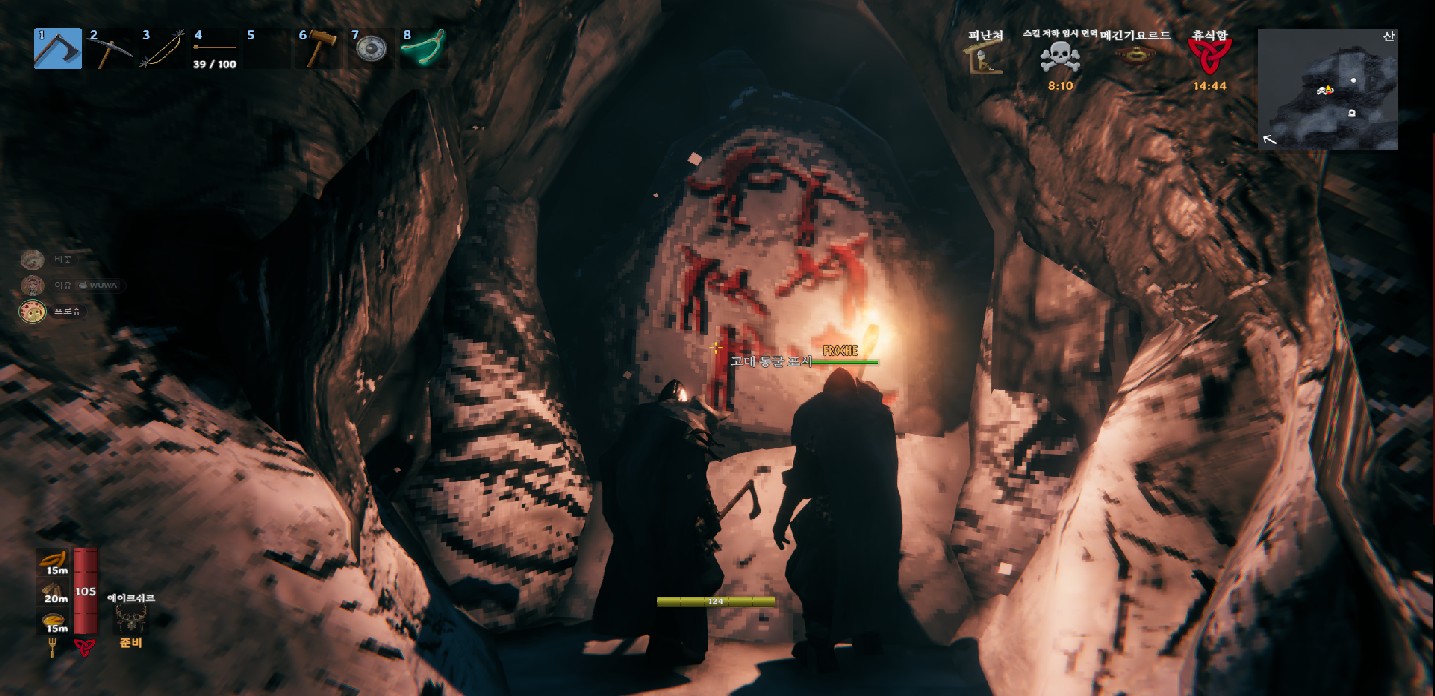Select the arrow stack showing 39/100
The height and width of the screenshot is (696, 1435).
[214, 49]
